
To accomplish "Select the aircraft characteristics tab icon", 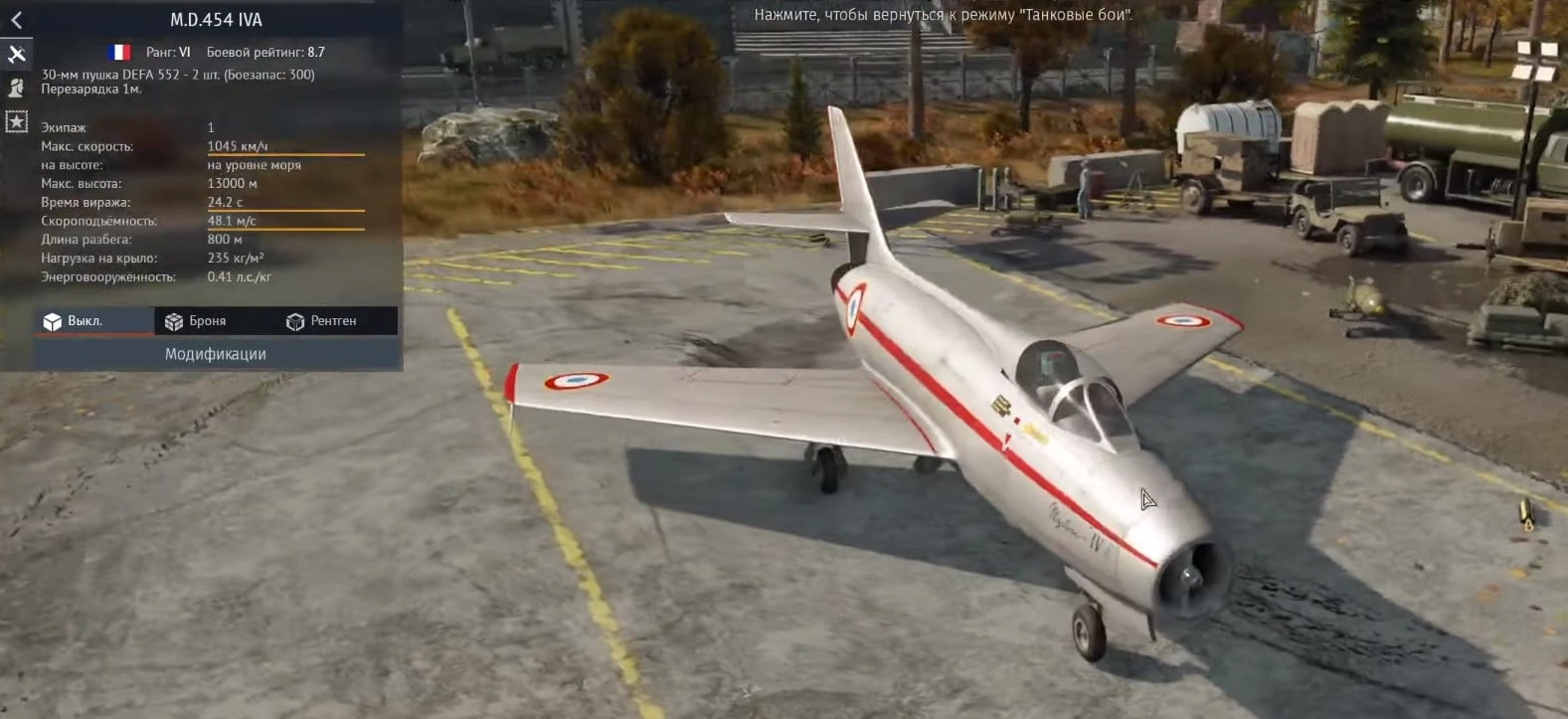I will click(x=16, y=54).
